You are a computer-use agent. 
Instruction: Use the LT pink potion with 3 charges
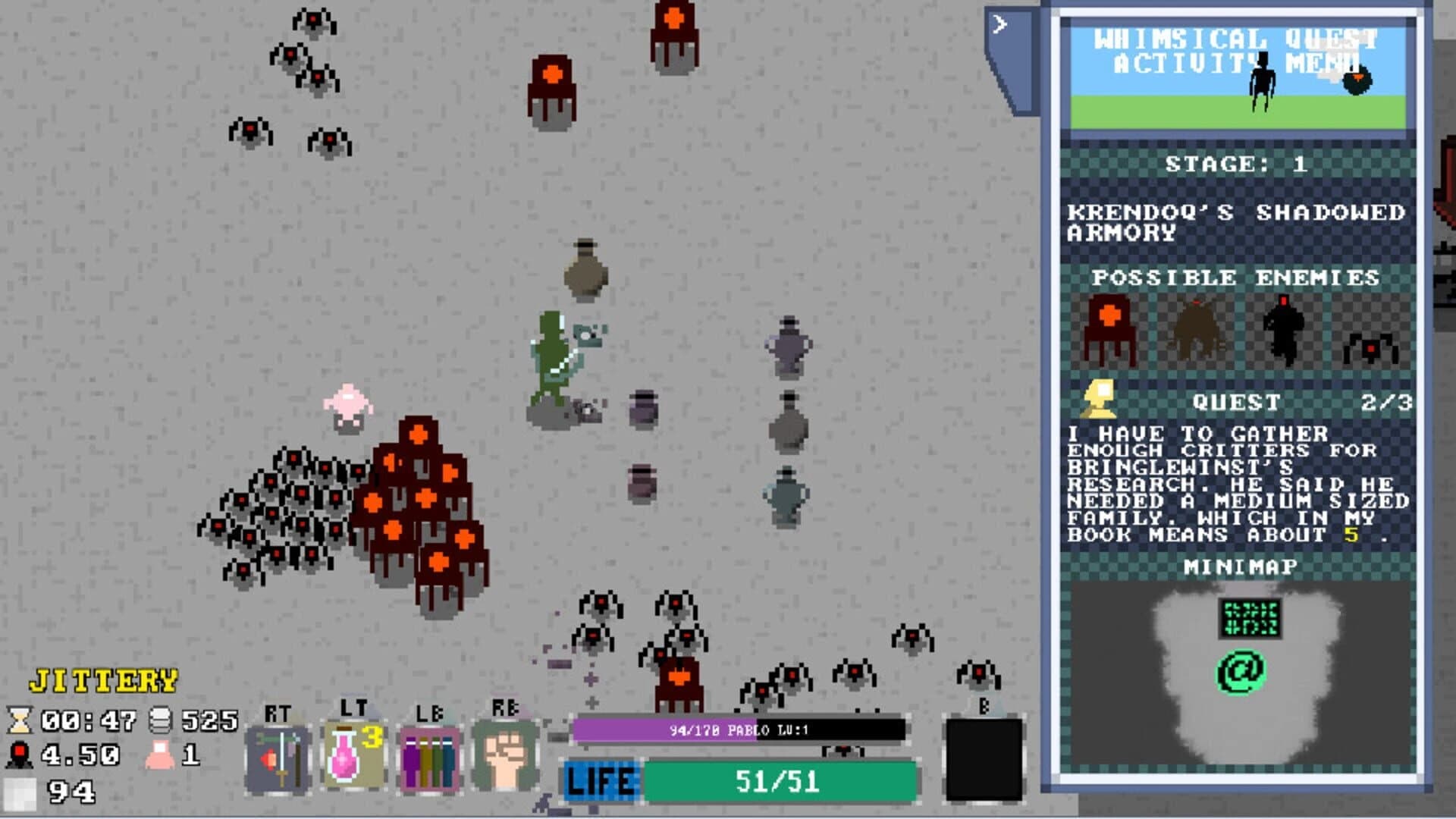click(x=353, y=755)
